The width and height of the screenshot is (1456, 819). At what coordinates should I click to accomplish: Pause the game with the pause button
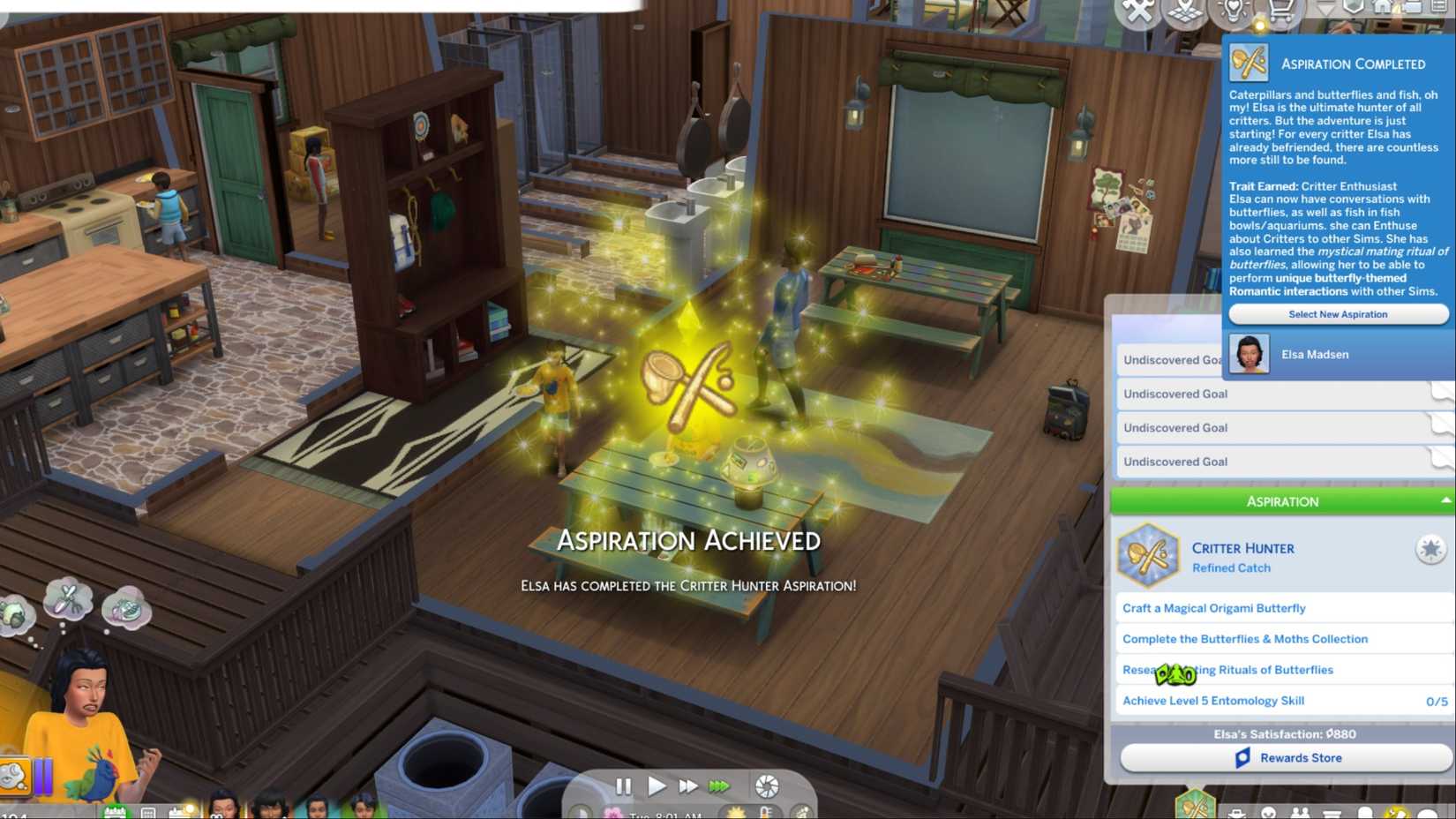[625, 785]
